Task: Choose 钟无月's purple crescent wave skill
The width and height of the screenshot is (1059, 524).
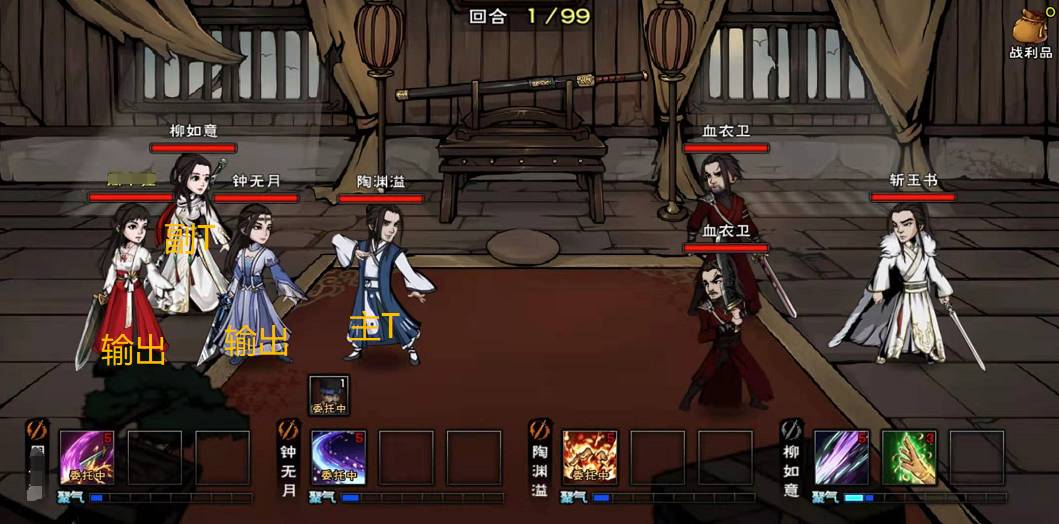Action: 338,457
